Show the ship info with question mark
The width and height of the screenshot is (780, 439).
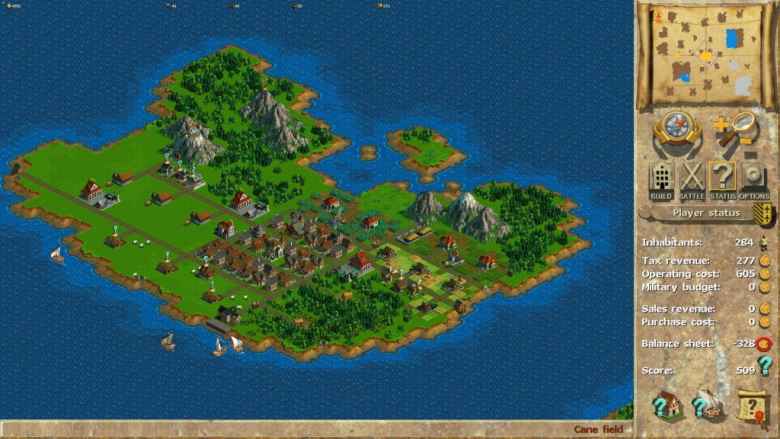pyautogui.click(x=707, y=405)
